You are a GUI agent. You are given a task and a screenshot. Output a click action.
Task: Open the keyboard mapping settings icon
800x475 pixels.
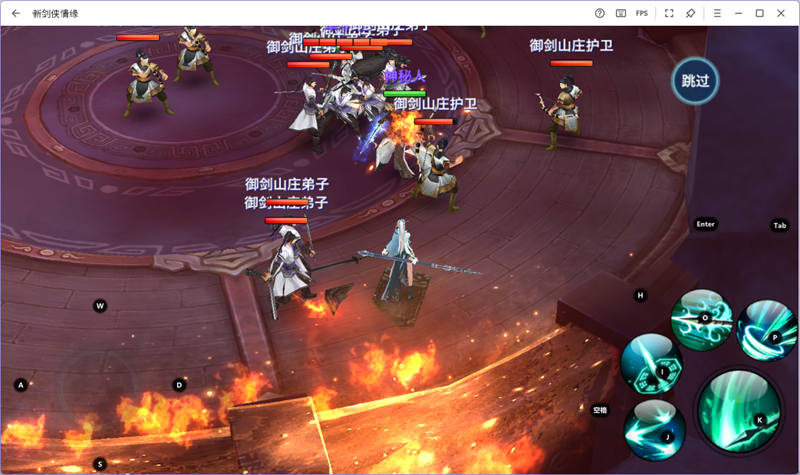point(621,13)
